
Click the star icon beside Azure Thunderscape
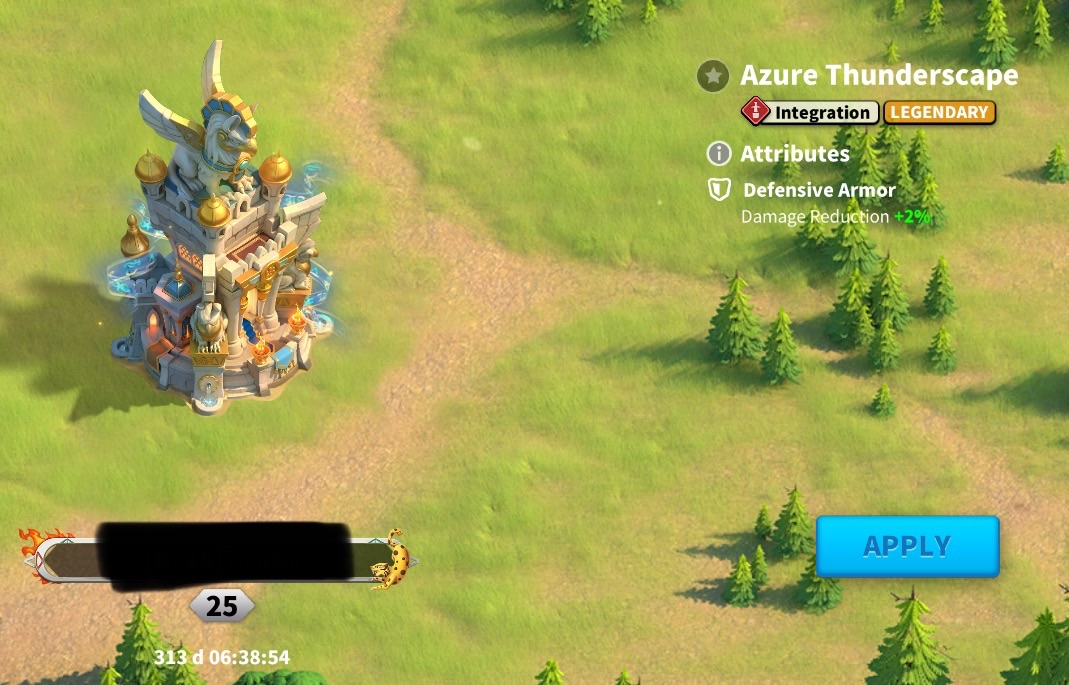click(713, 75)
